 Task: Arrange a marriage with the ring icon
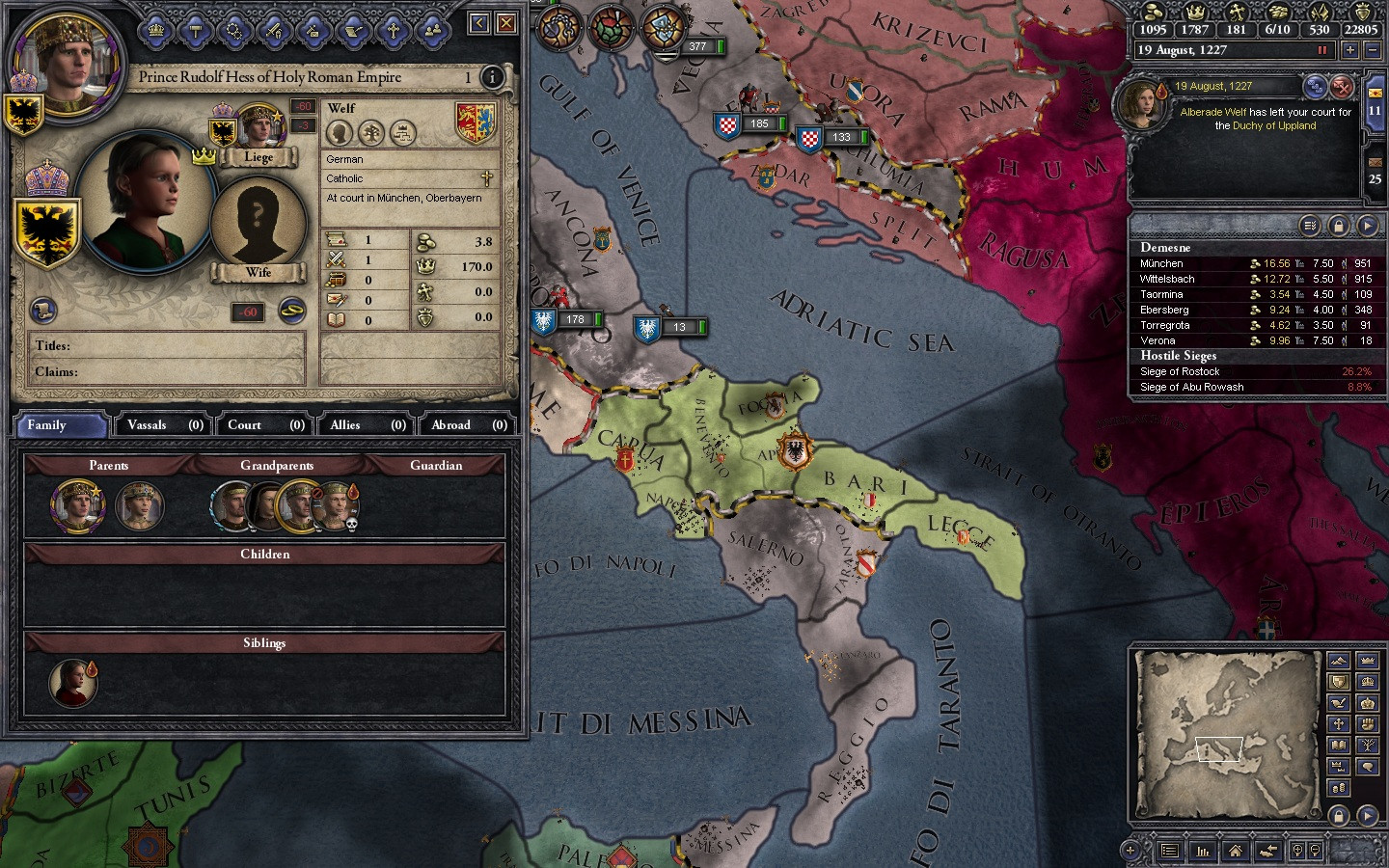click(x=291, y=310)
